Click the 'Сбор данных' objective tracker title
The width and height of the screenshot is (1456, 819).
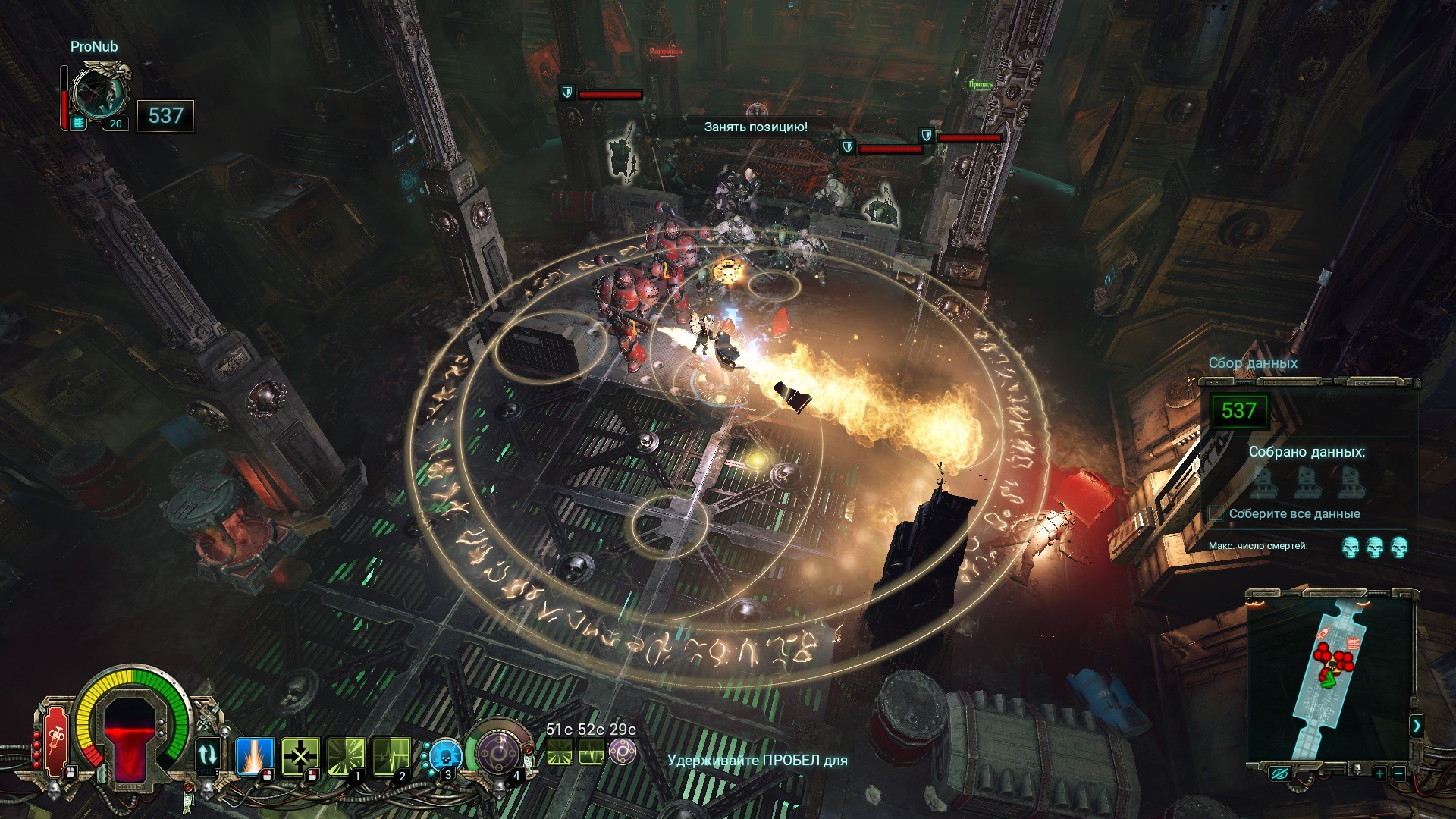[x=1253, y=363]
